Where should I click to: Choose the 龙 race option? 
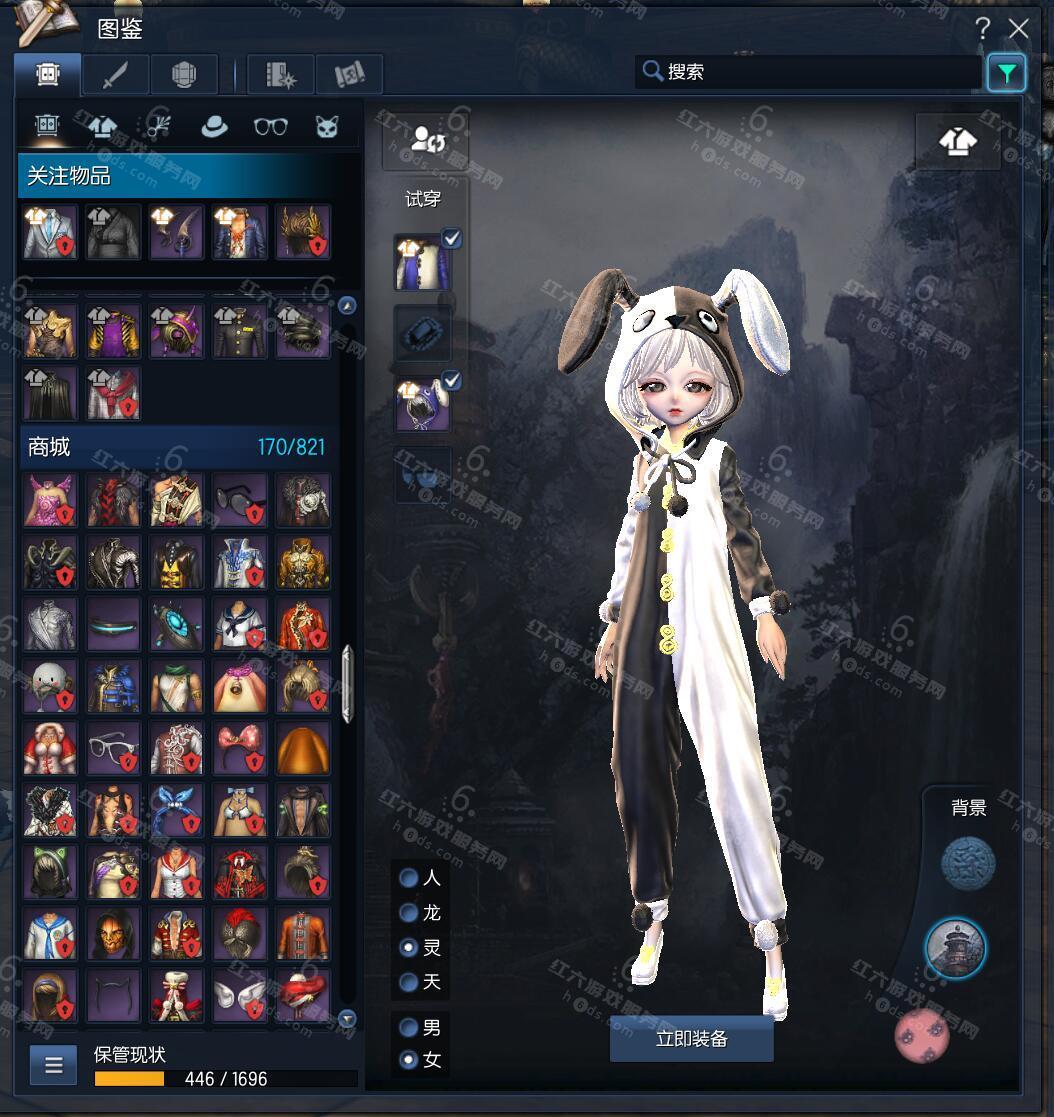409,912
